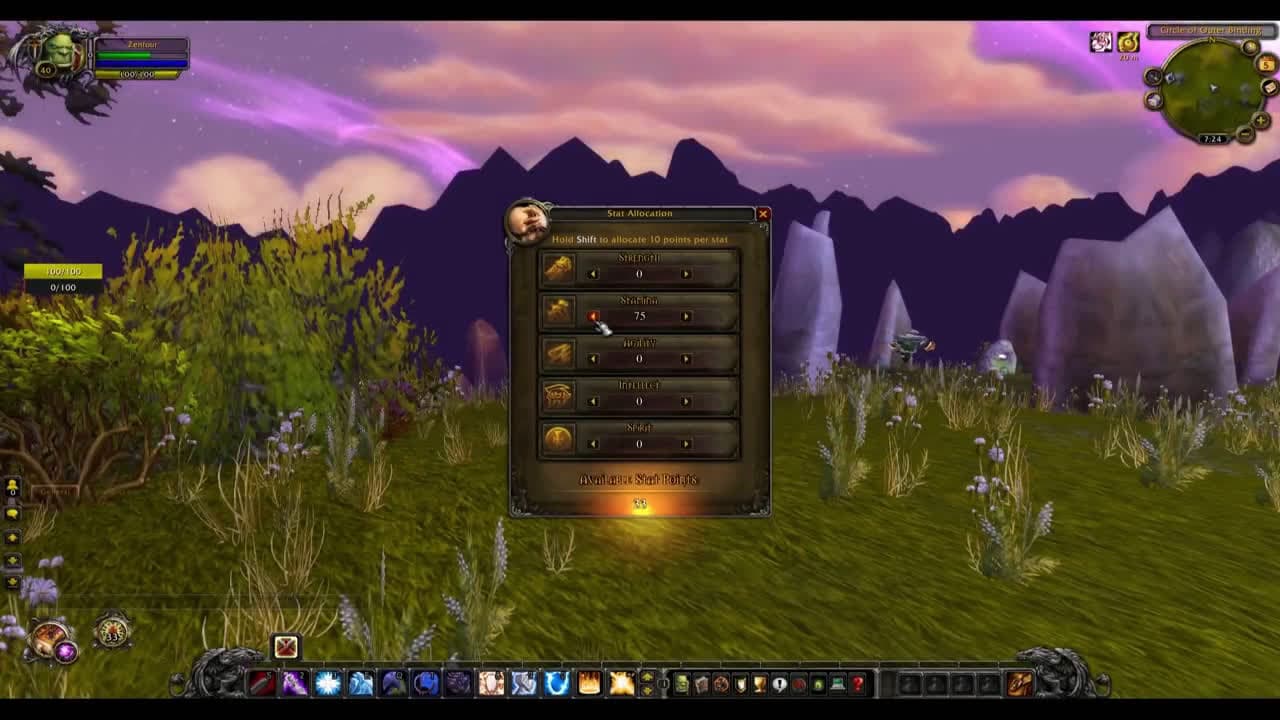Decrease Stamina using its left arrow
The height and width of the screenshot is (720, 1280).
point(594,316)
